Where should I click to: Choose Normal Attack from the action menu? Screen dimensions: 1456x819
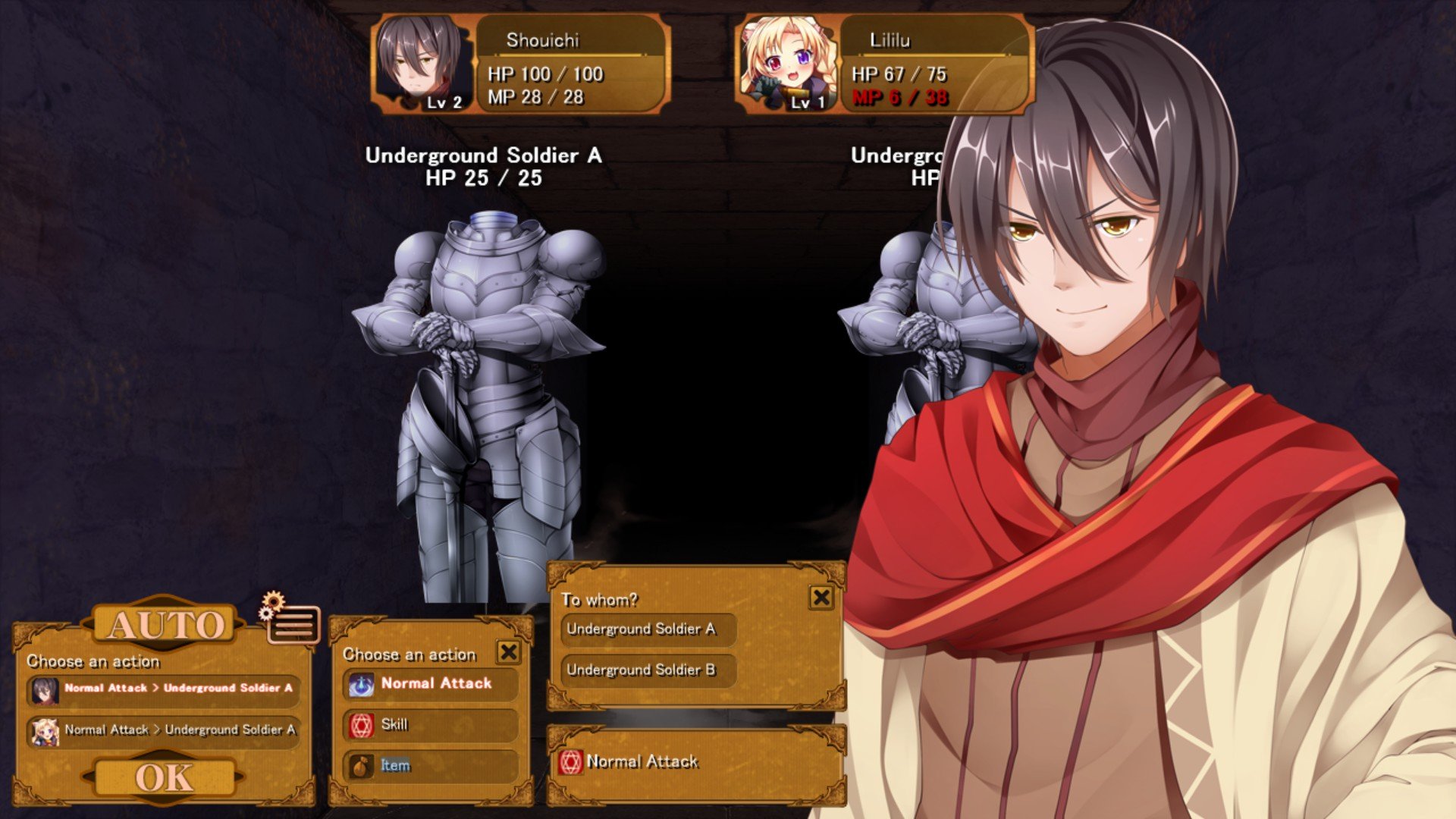tap(431, 684)
